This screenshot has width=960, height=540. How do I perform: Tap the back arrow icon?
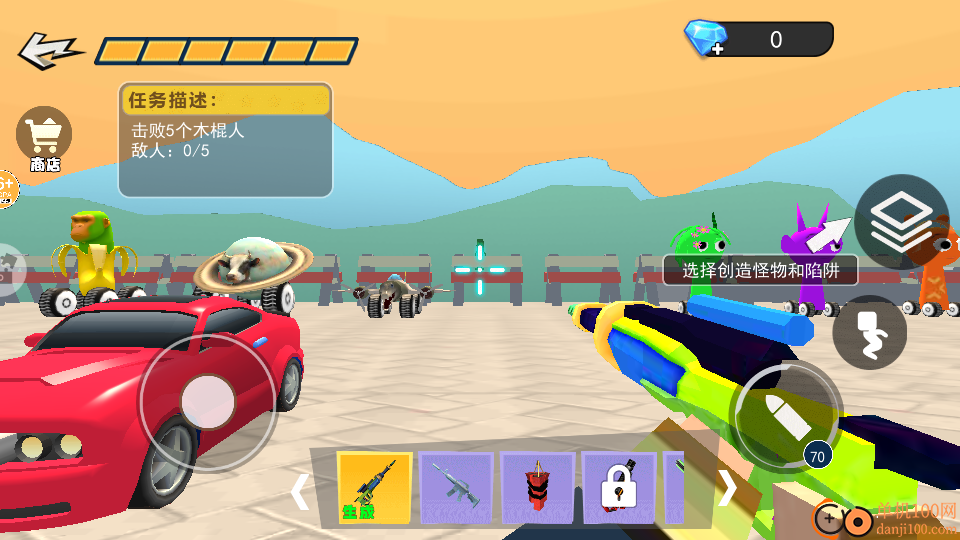pyautogui.click(x=49, y=50)
